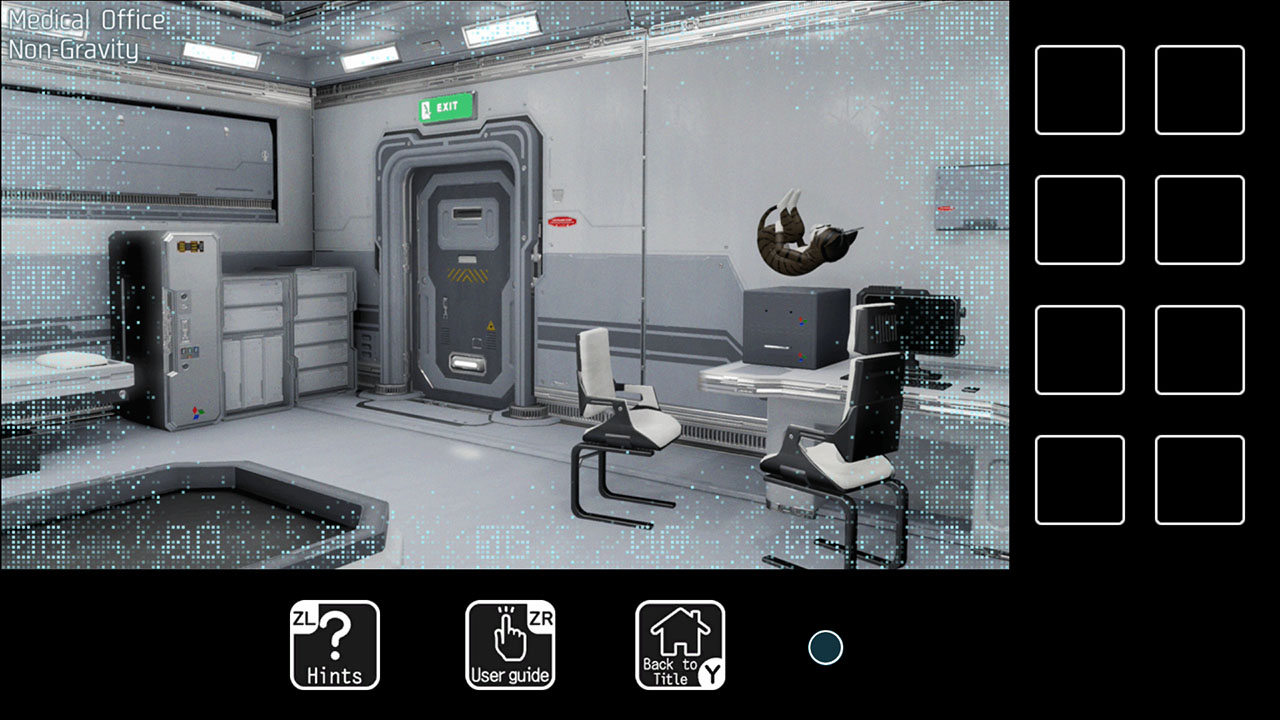Open the User guide

510,643
